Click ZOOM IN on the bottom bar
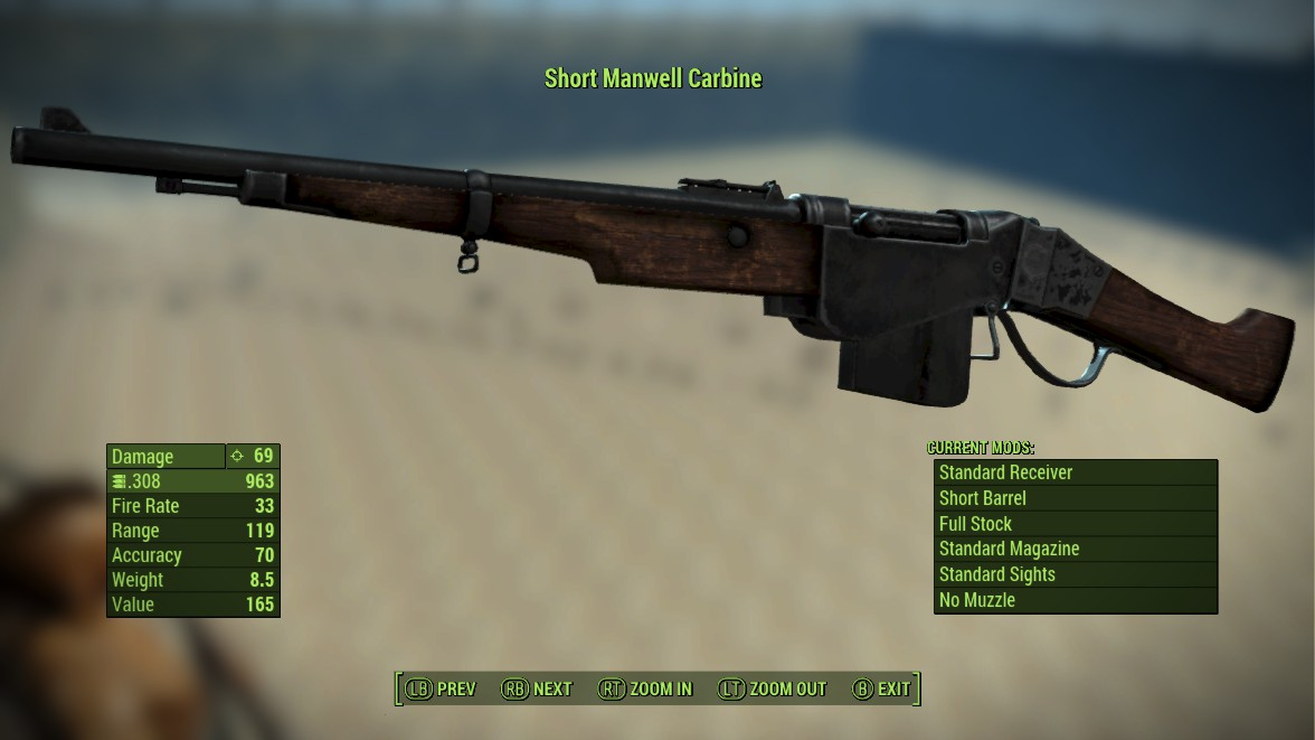 point(661,689)
